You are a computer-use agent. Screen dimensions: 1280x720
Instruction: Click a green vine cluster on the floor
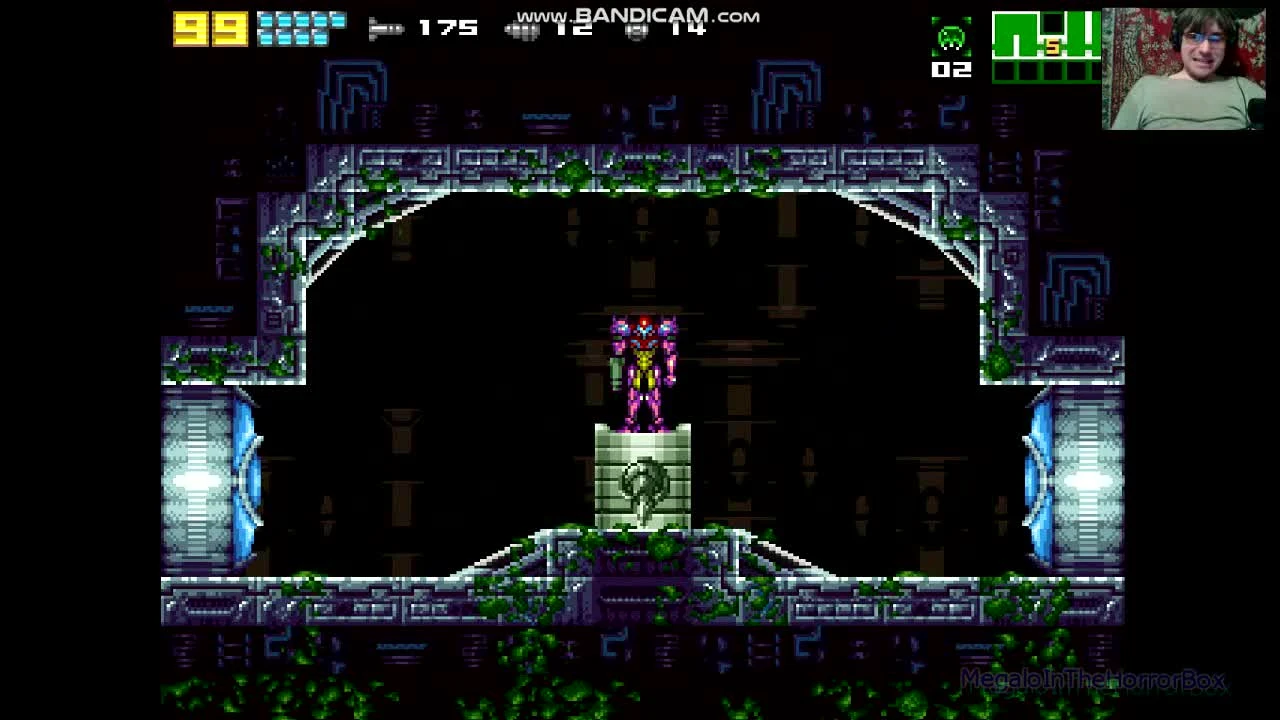pos(660,545)
